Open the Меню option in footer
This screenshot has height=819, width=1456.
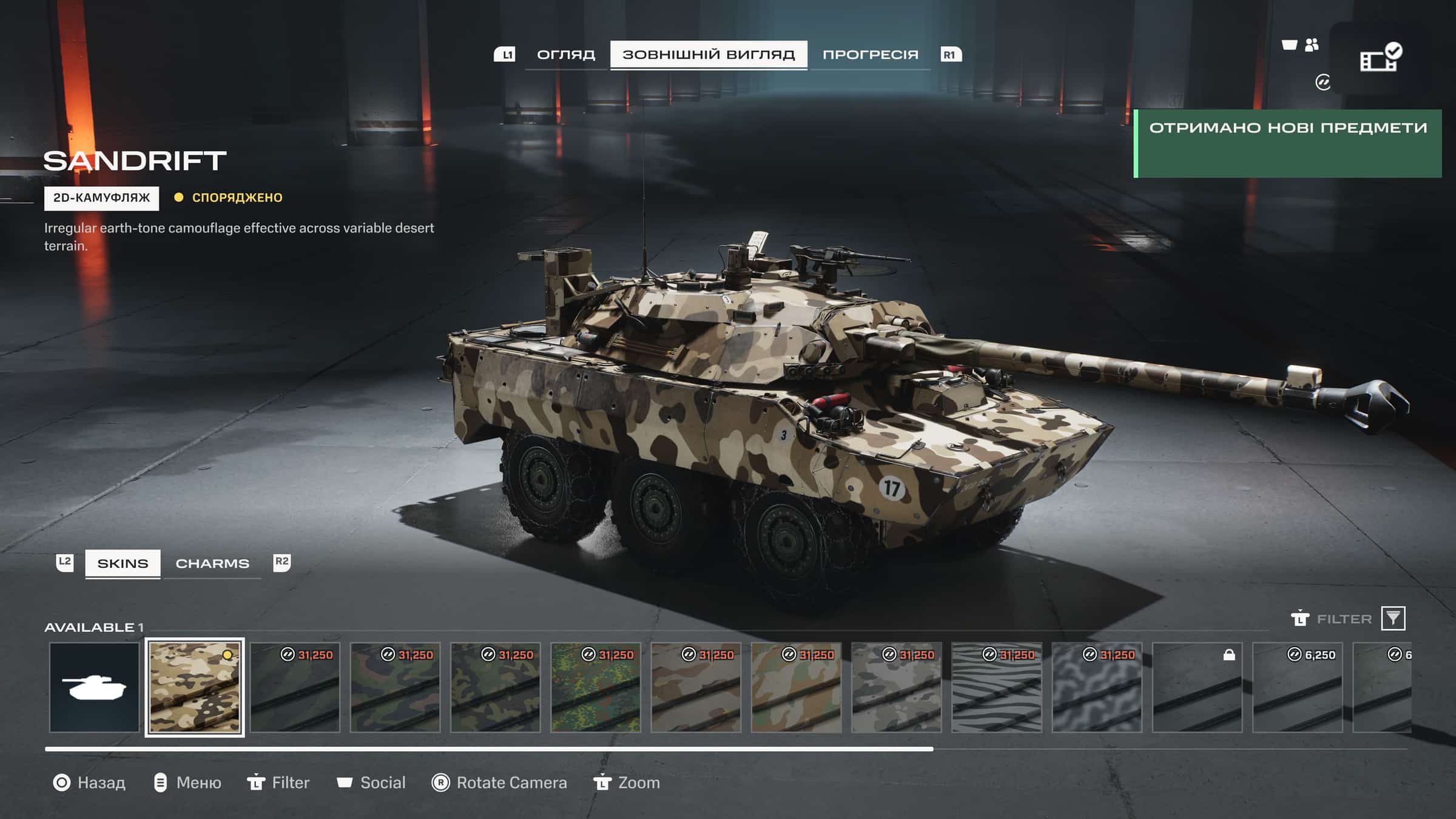click(x=187, y=783)
